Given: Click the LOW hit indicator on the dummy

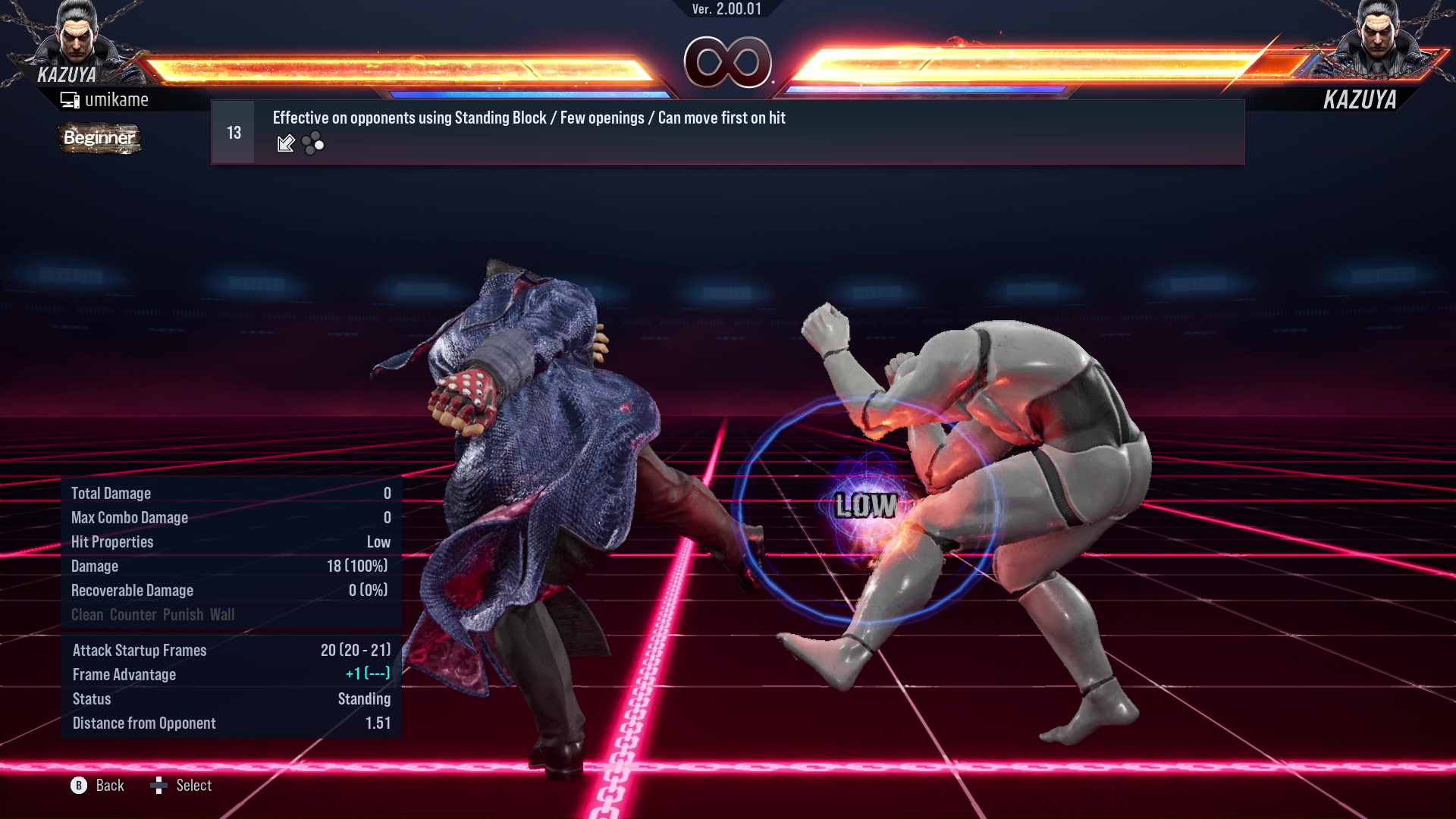Looking at the screenshot, I should point(867,506).
